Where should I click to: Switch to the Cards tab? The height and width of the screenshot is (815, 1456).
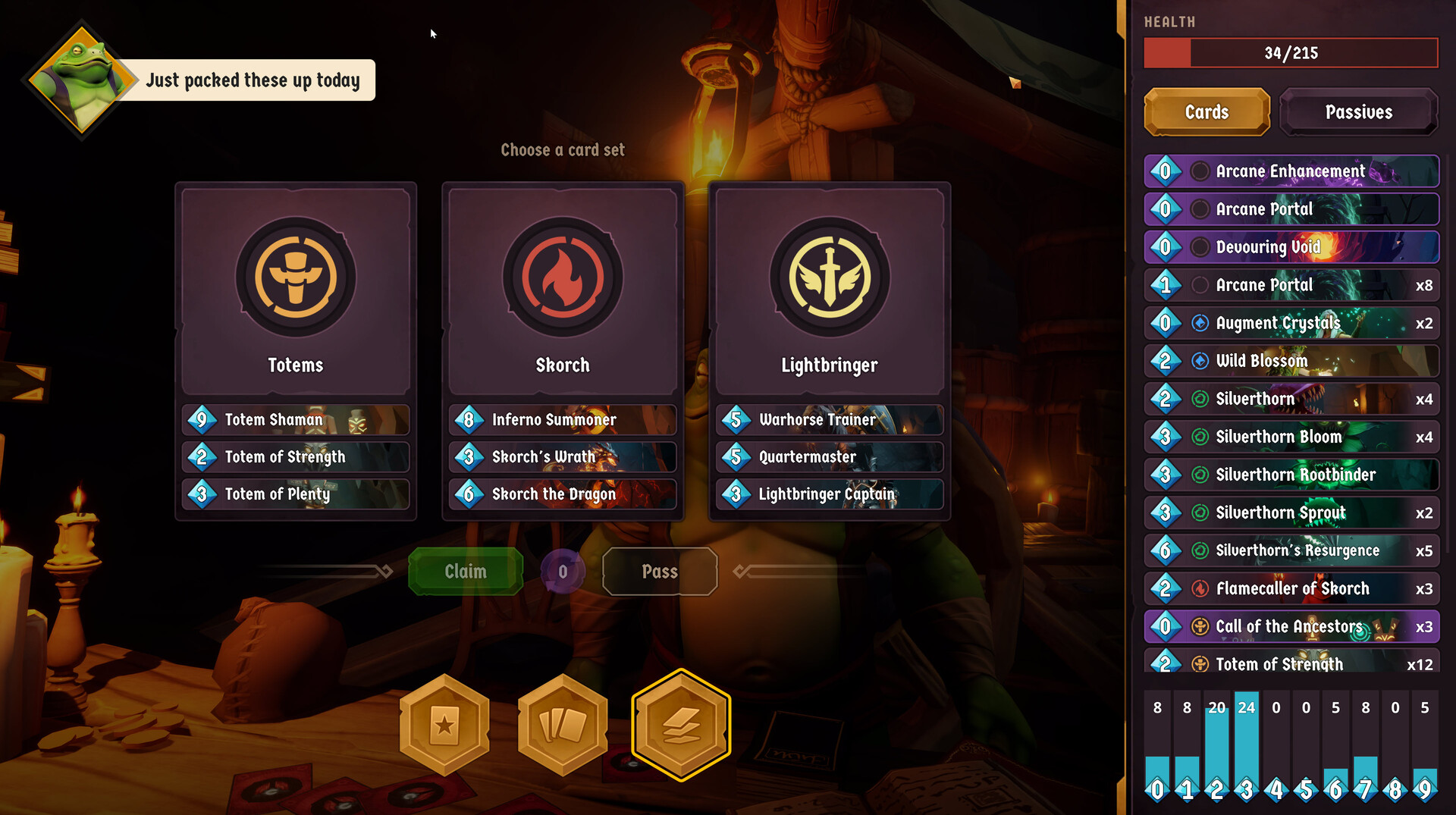[1207, 111]
